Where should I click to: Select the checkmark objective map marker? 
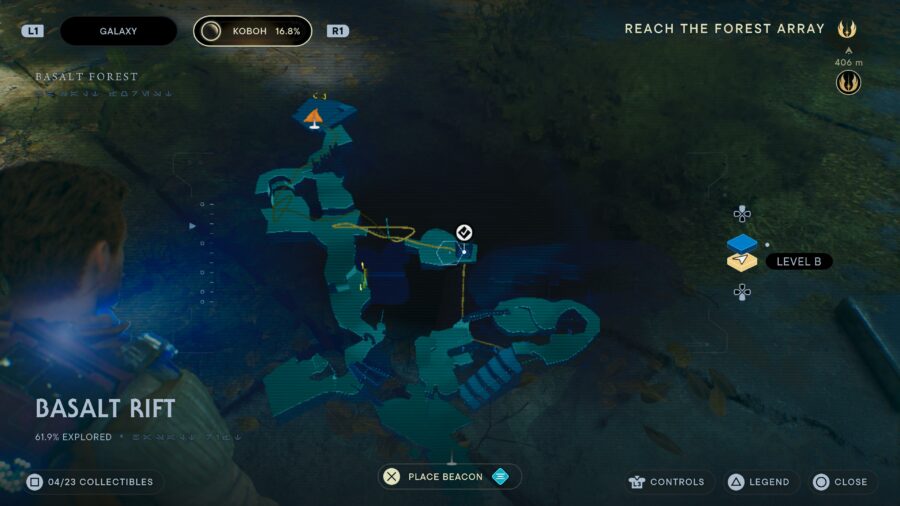point(464,232)
